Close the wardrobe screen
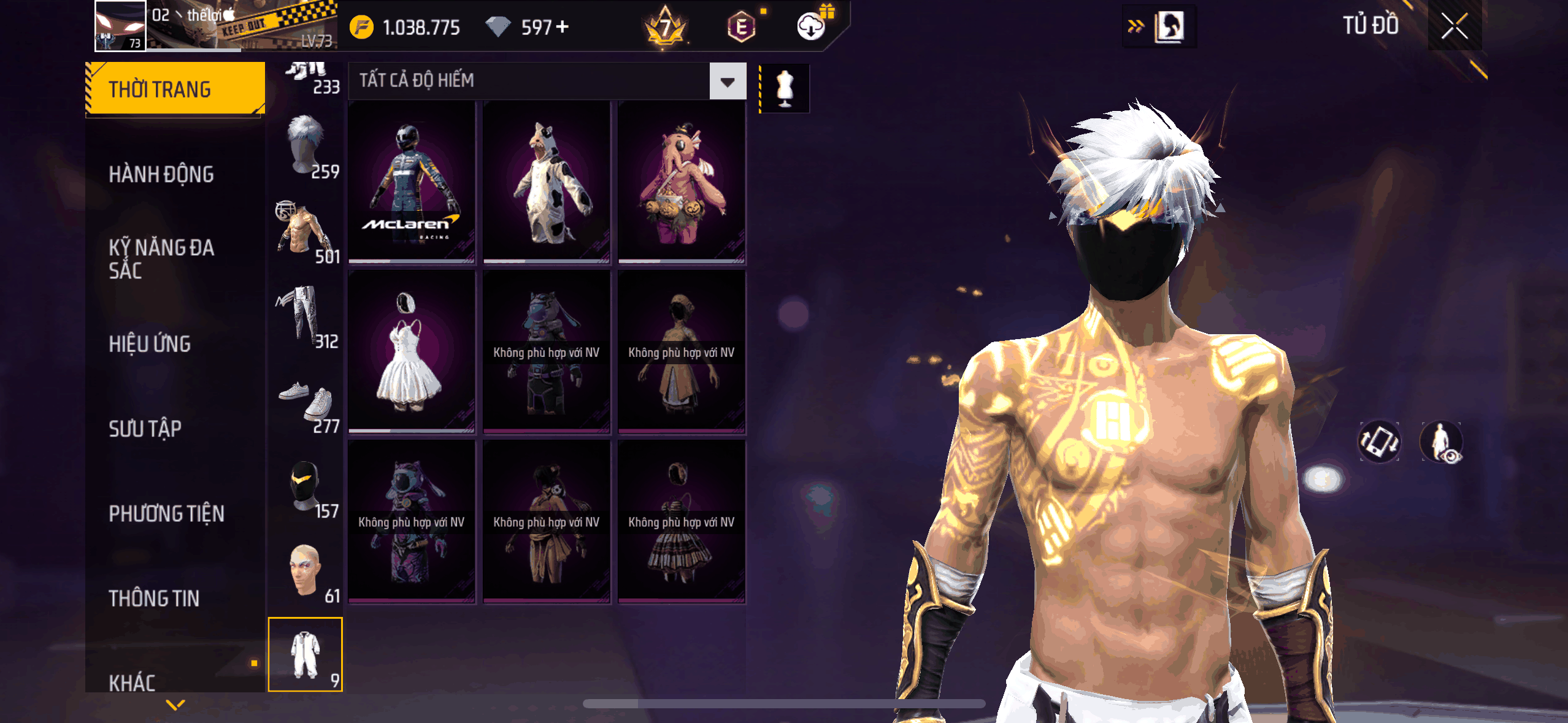This screenshot has width=1568, height=723. 1455,26
